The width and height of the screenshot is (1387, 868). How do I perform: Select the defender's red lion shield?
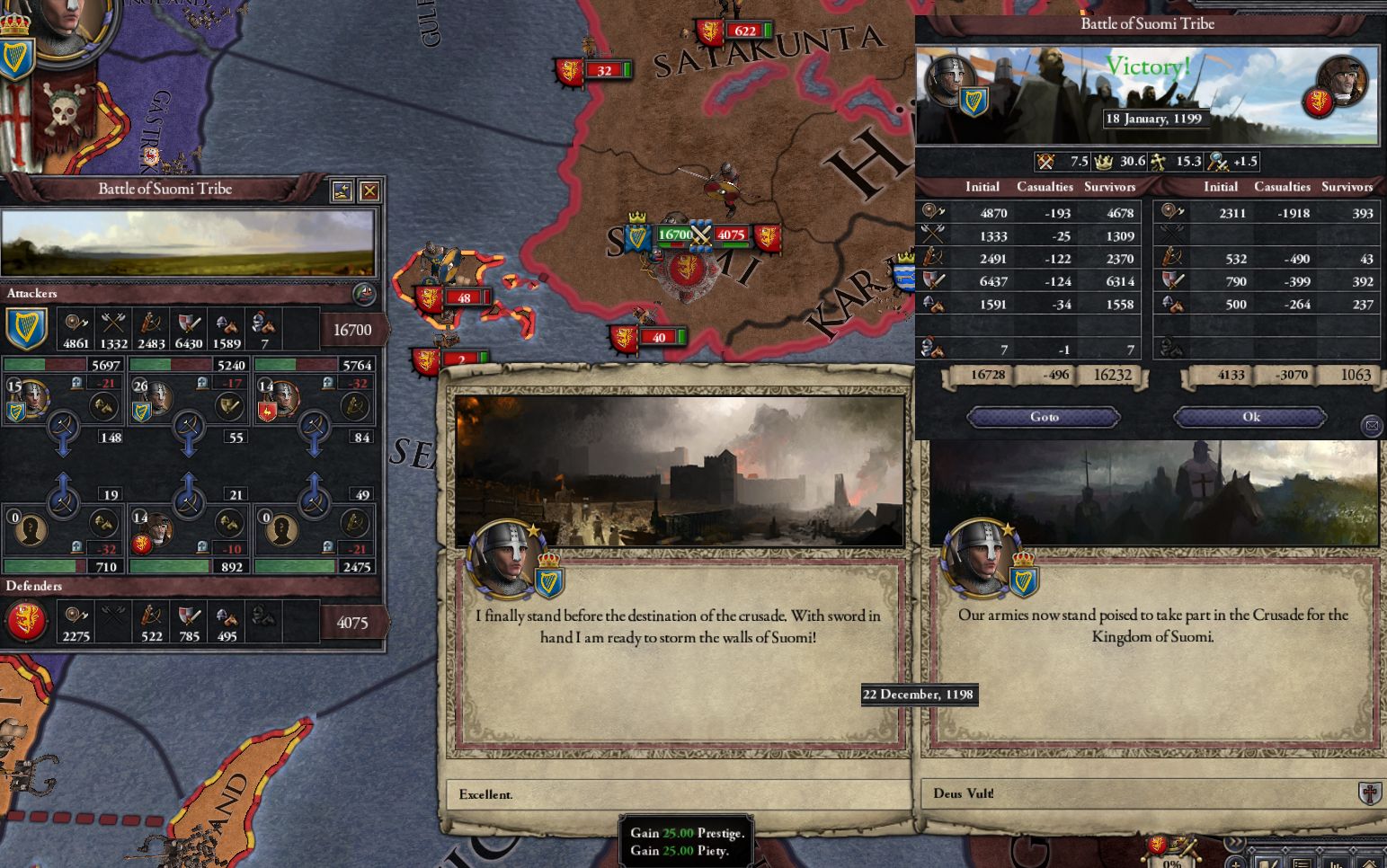coord(28,620)
